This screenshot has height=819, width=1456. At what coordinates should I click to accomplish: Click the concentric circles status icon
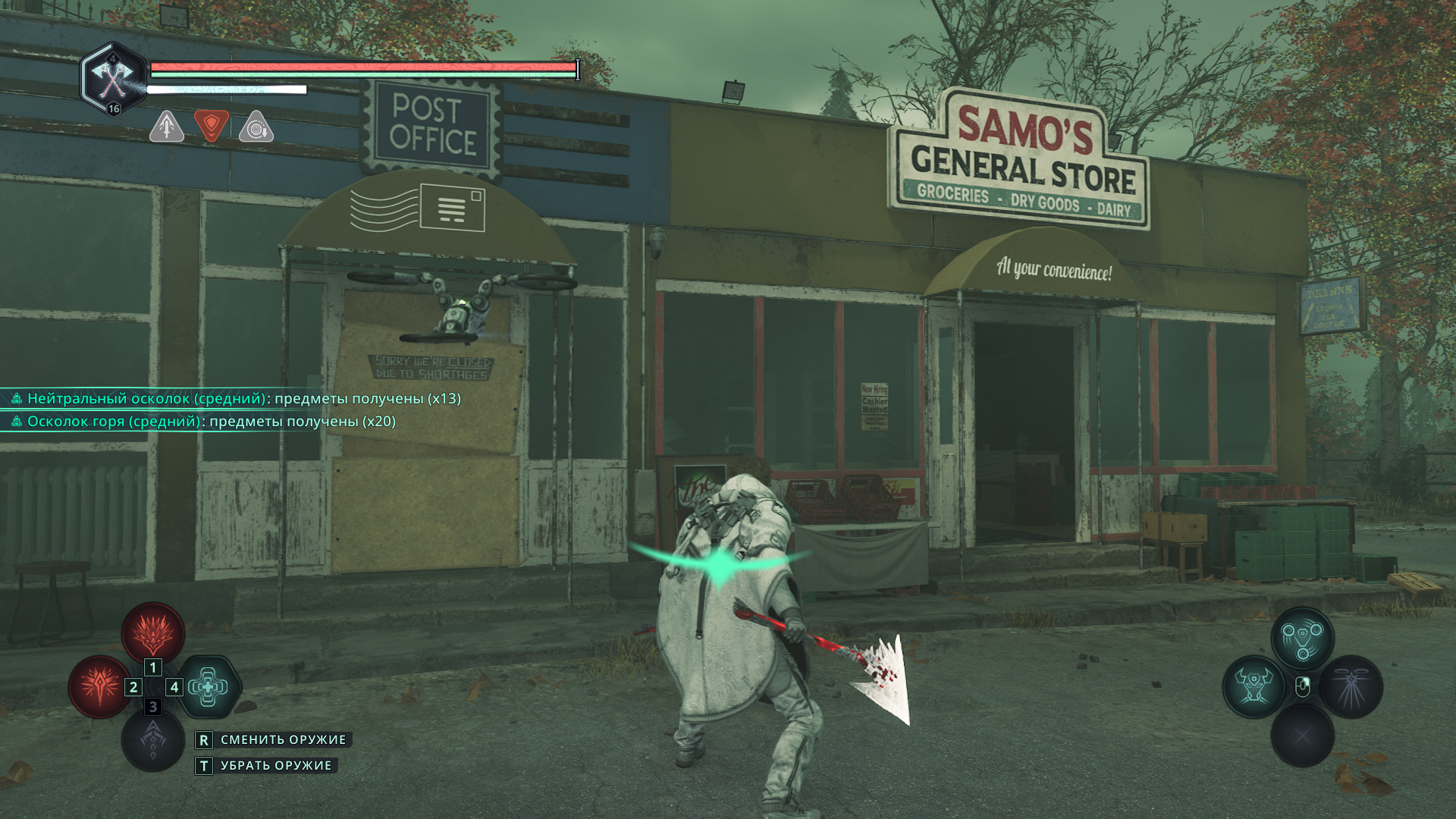pyautogui.click(x=256, y=127)
